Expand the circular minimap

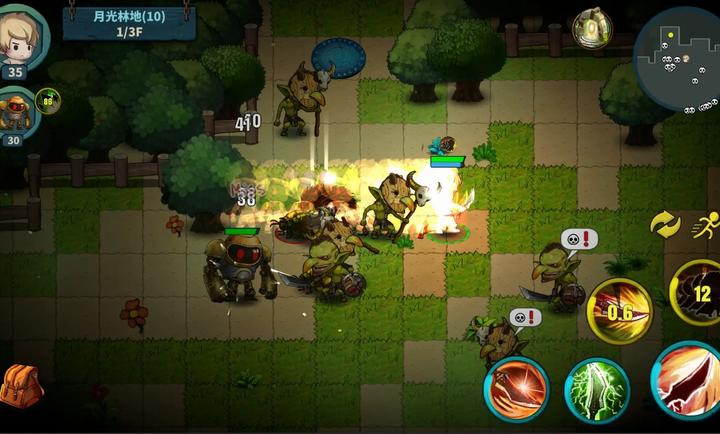coord(679,62)
